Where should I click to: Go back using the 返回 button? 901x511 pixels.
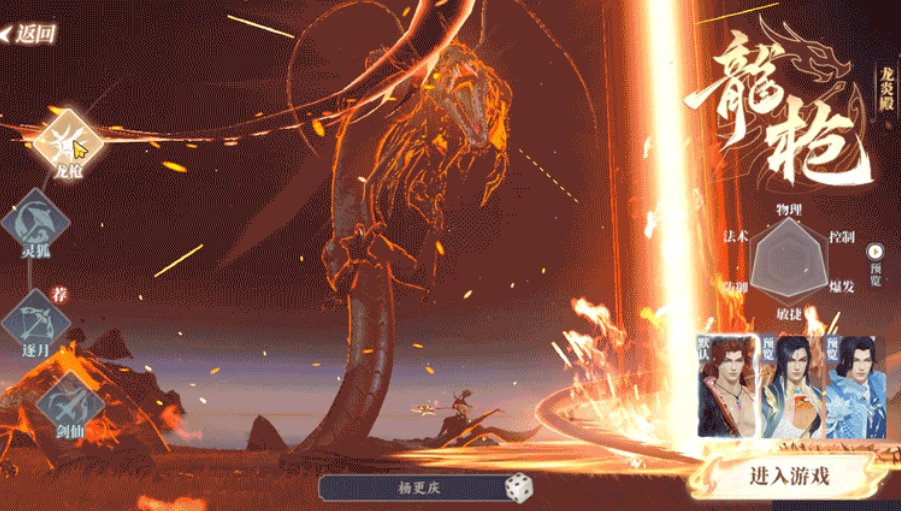click(30, 33)
